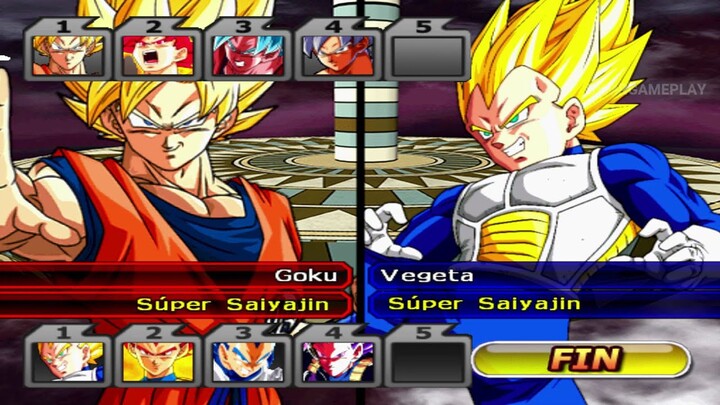Pick Goku team slot 3, blue-haired form

(247, 55)
